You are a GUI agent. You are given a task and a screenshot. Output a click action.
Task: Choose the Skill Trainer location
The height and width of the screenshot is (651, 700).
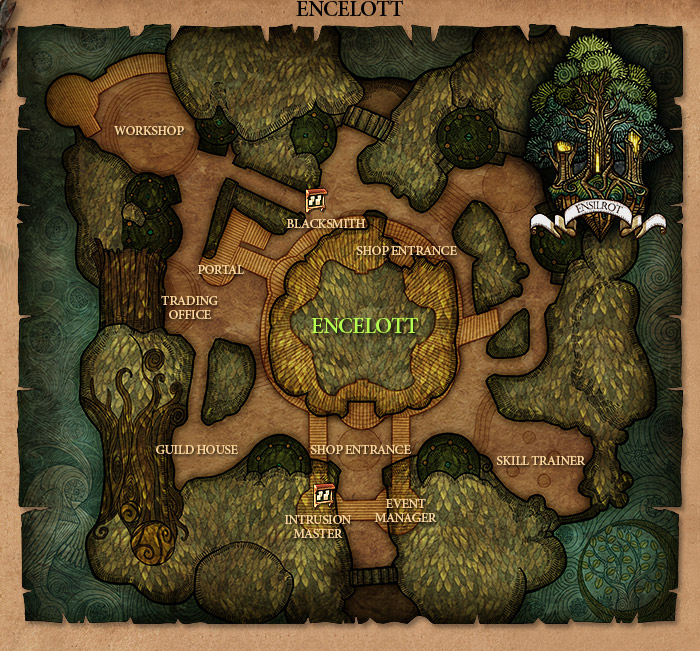(540, 460)
